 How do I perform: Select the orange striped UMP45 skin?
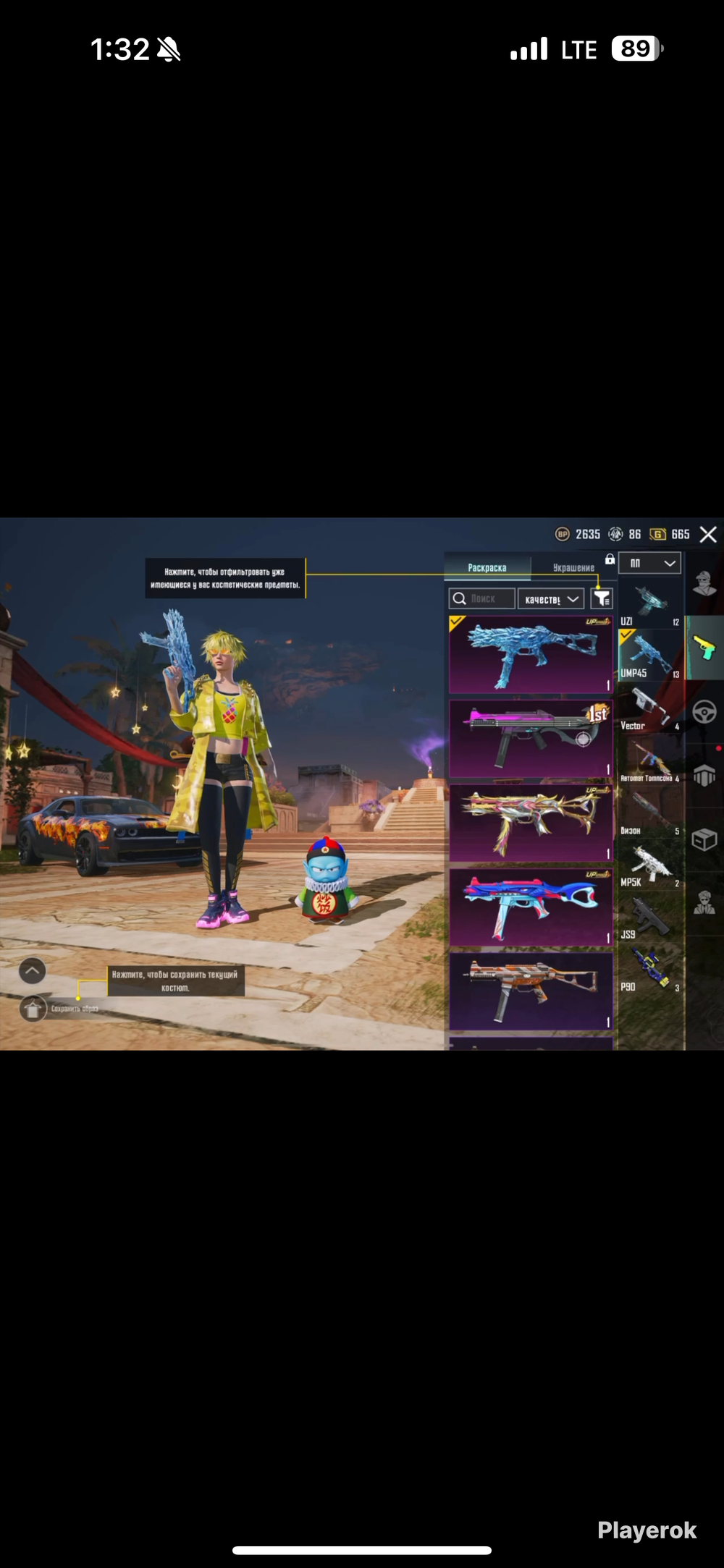[531, 991]
